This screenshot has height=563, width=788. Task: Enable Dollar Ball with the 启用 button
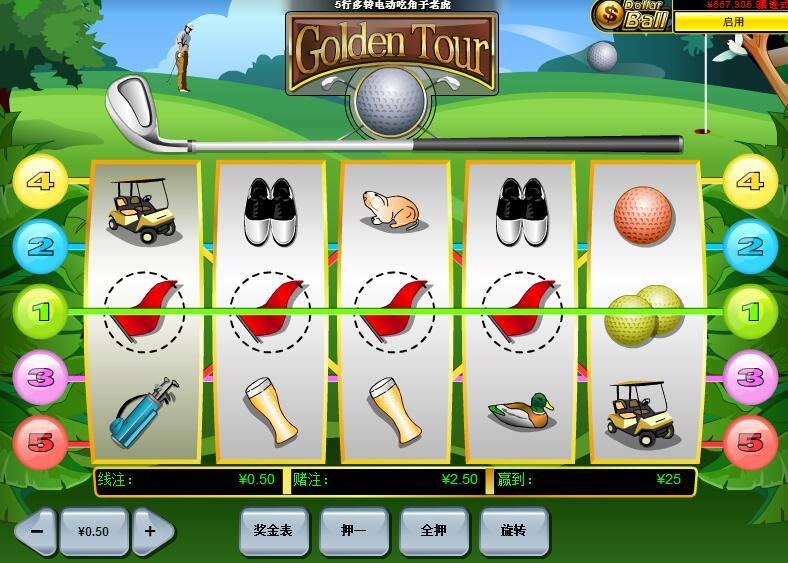(733, 21)
